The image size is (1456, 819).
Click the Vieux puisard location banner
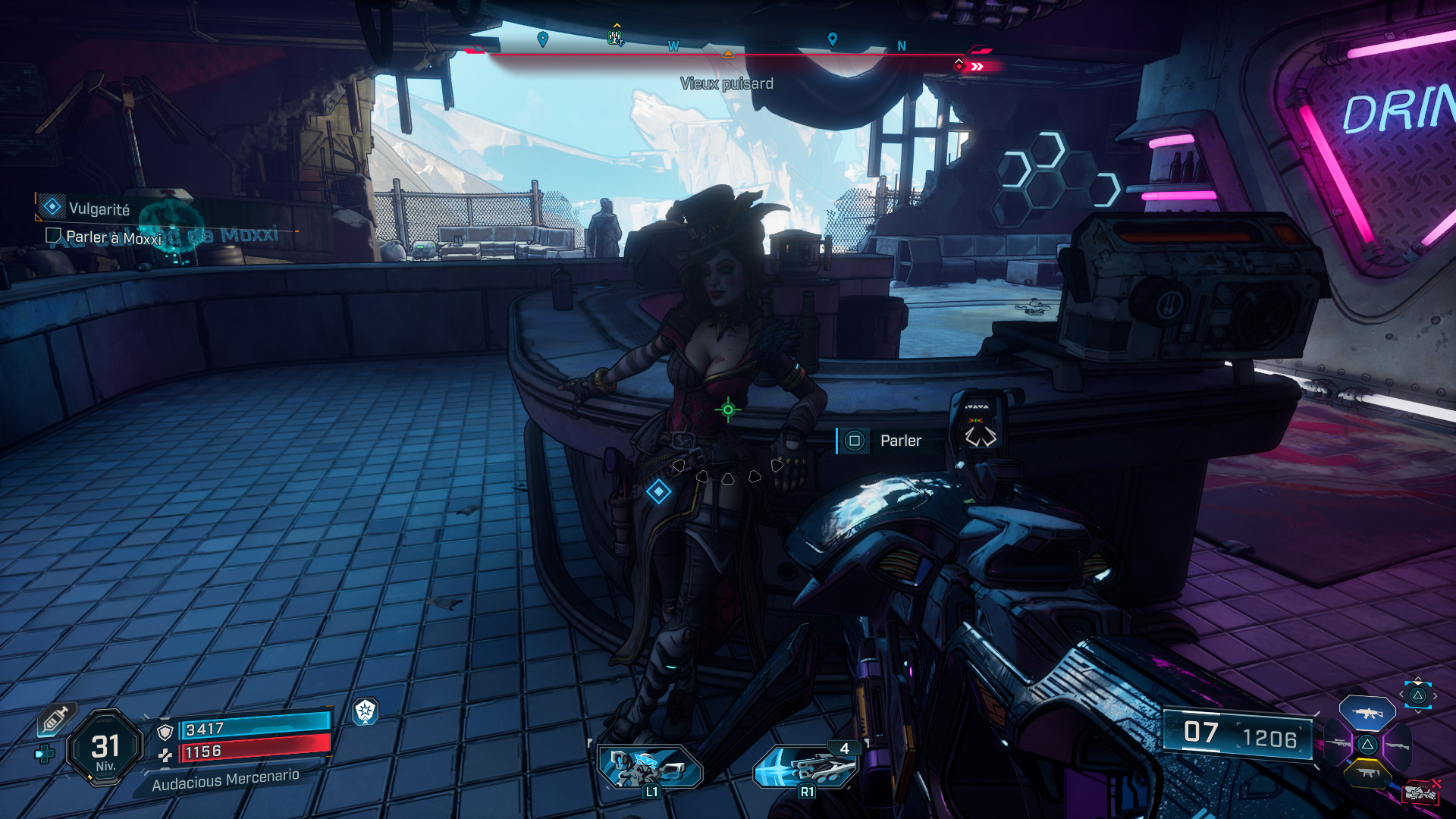tap(728, 84)
